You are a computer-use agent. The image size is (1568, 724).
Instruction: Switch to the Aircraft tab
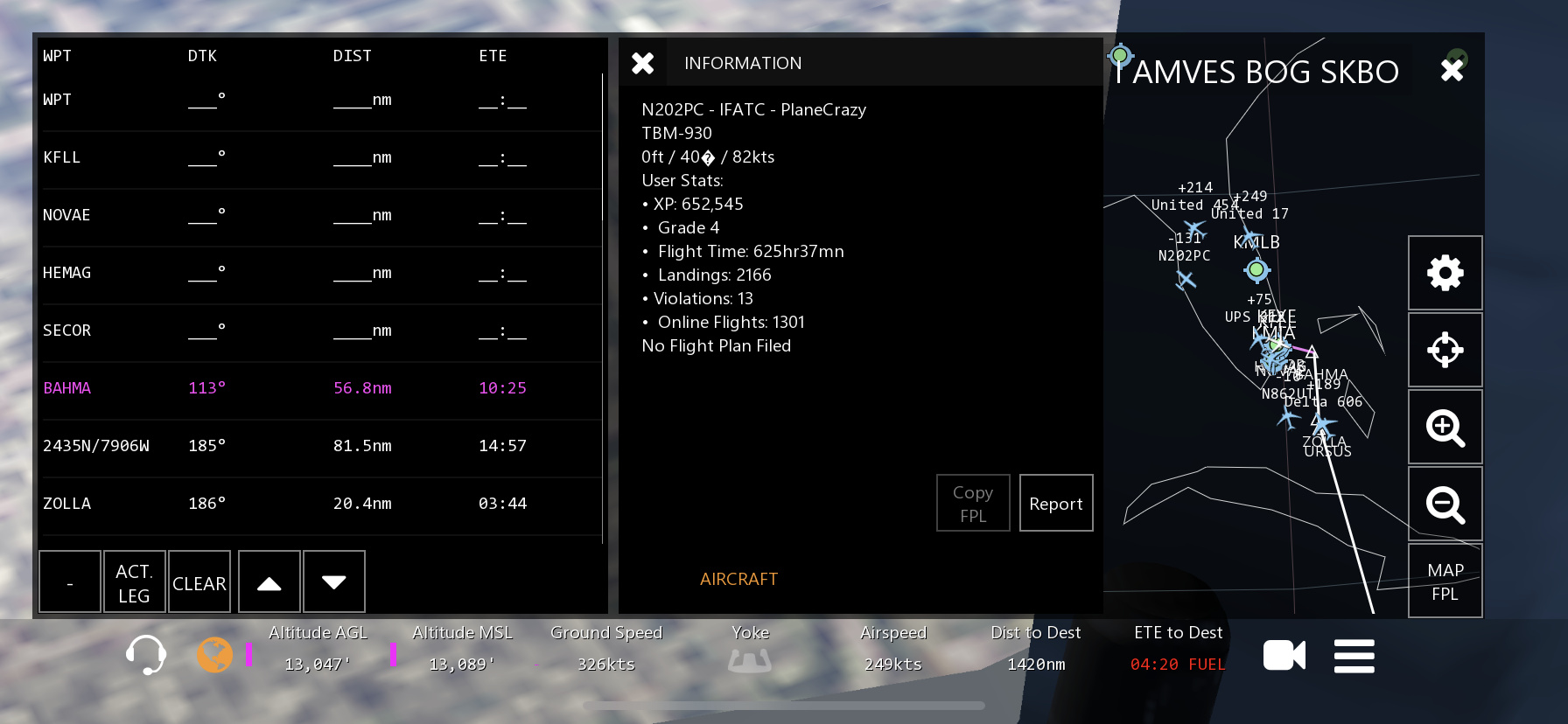(738, 579)
